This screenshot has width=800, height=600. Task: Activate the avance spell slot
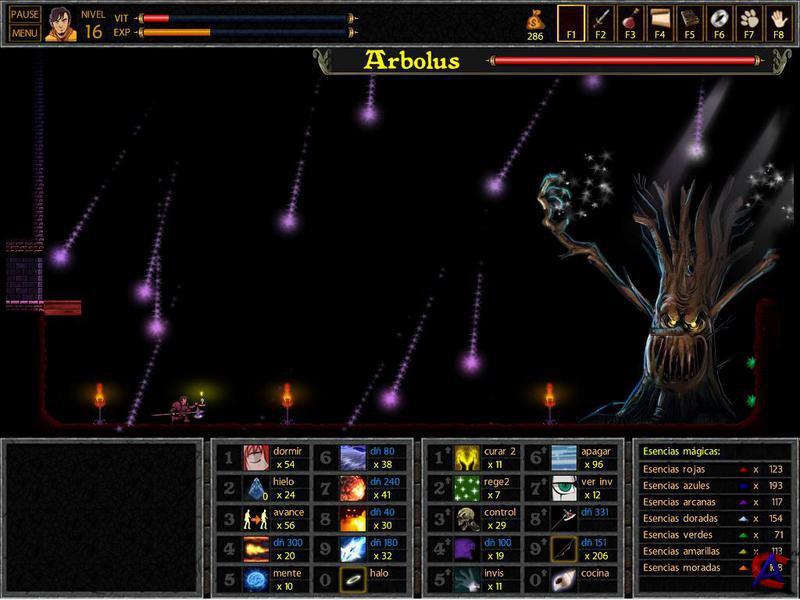point(257,519)
